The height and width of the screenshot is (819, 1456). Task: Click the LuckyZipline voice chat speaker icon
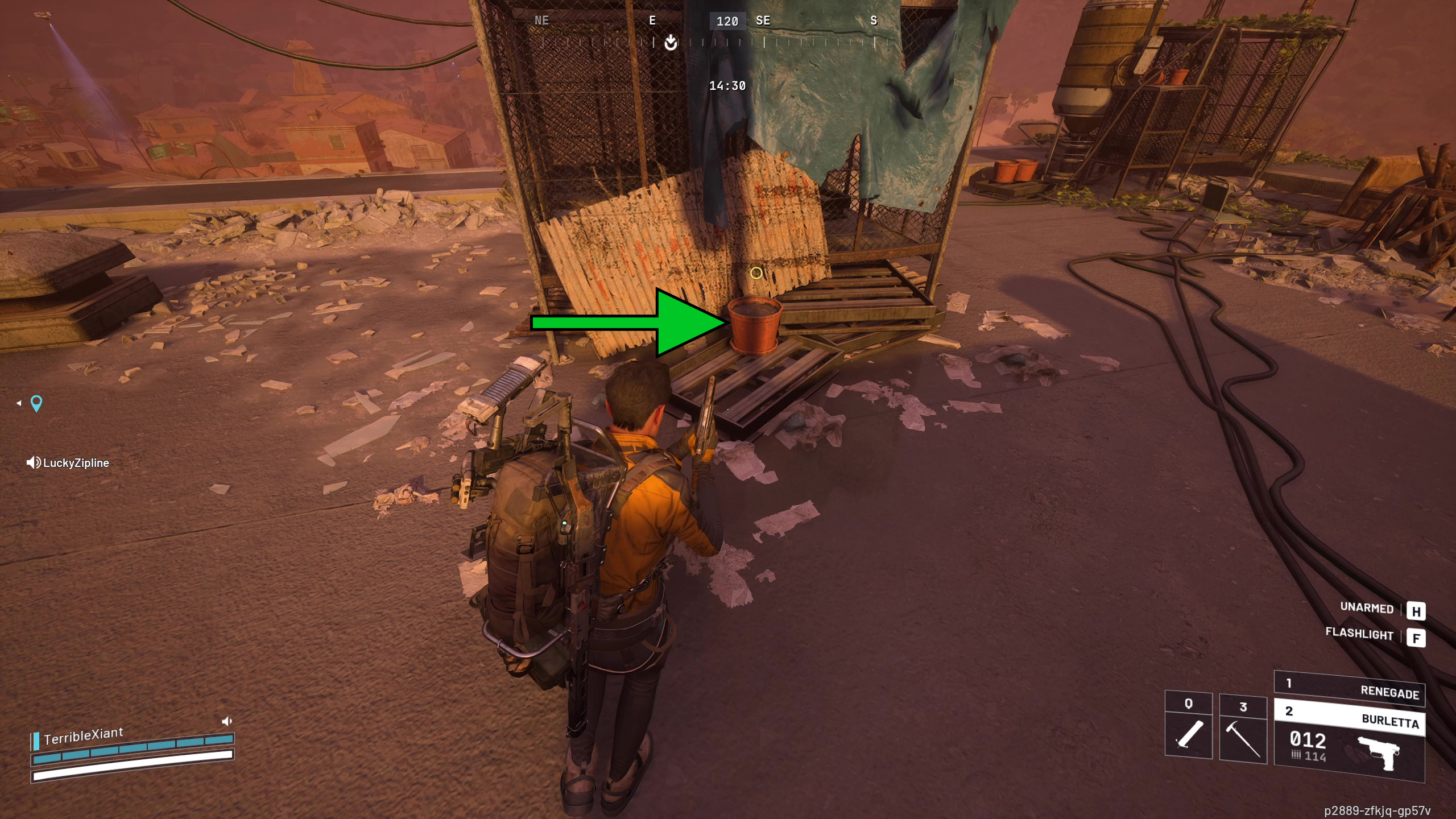pyautogui.click(x=33, y=462)
